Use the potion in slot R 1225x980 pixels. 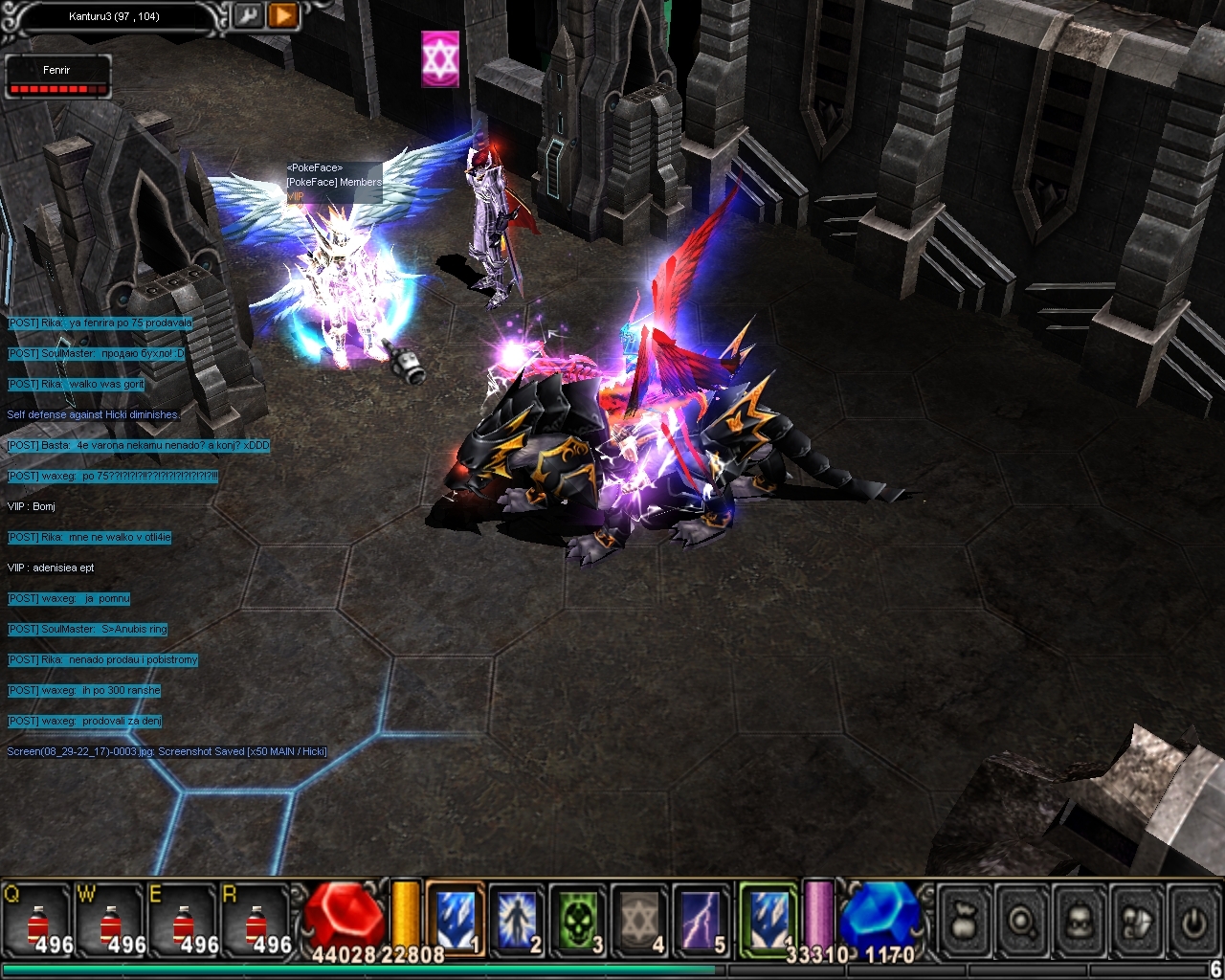(256, 921)
